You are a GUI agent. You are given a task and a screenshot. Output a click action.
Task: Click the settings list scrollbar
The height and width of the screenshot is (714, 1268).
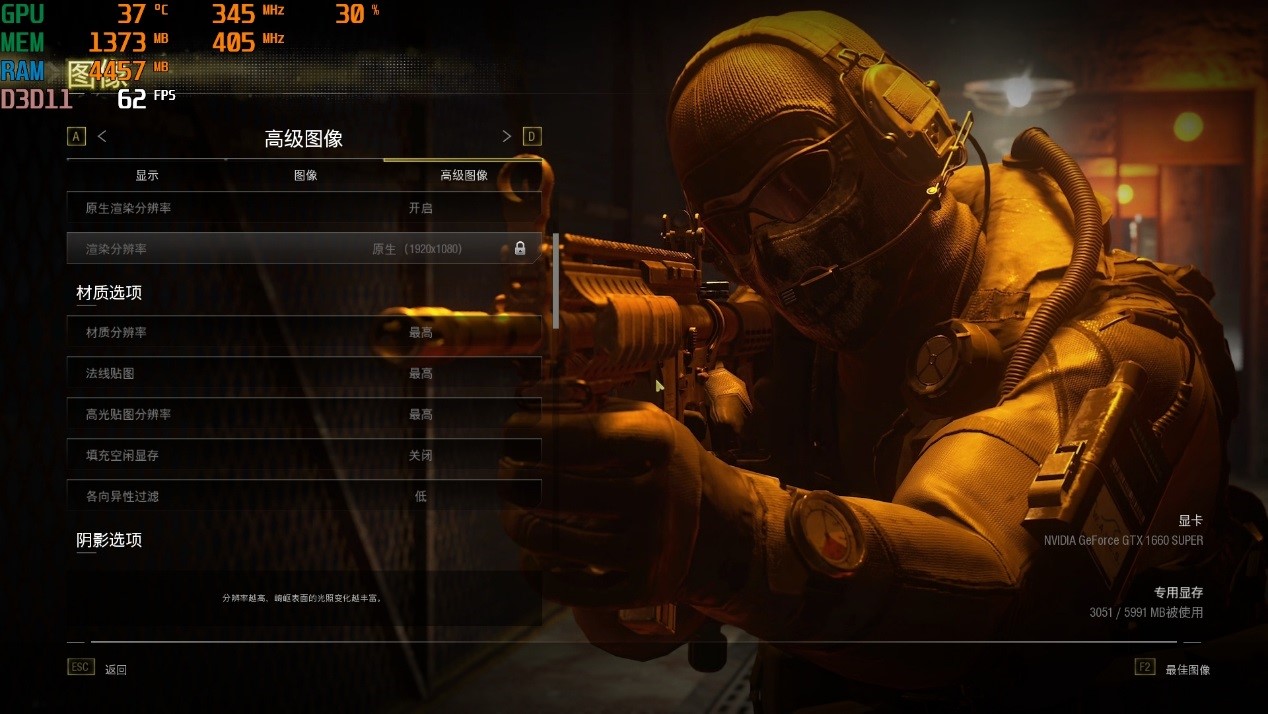tap(556, 282)
